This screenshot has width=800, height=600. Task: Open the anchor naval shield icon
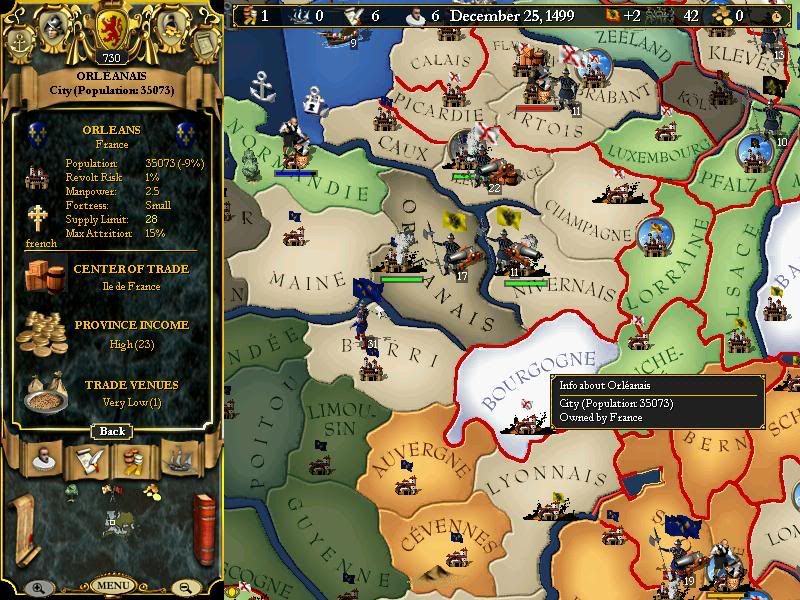[x=20, y=42]
